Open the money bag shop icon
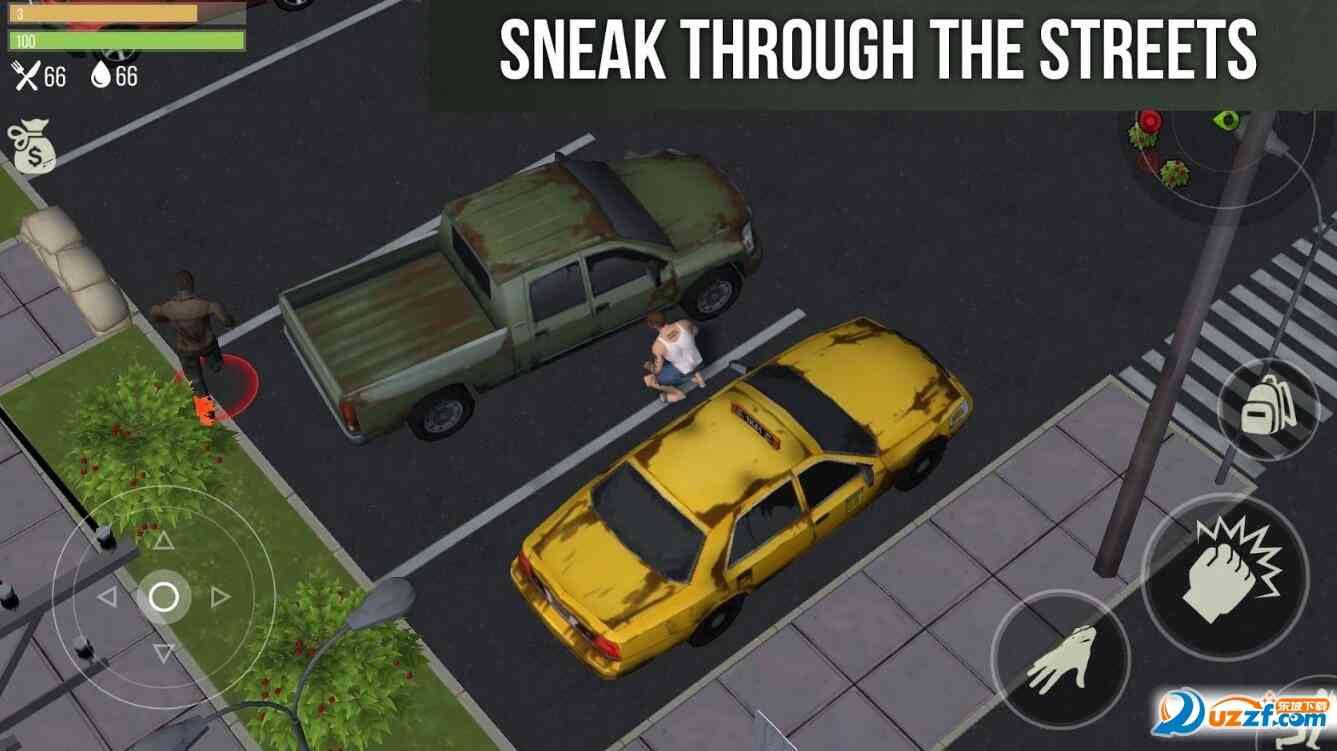This screenshot has width=1337, height=751. pos(31,147)
